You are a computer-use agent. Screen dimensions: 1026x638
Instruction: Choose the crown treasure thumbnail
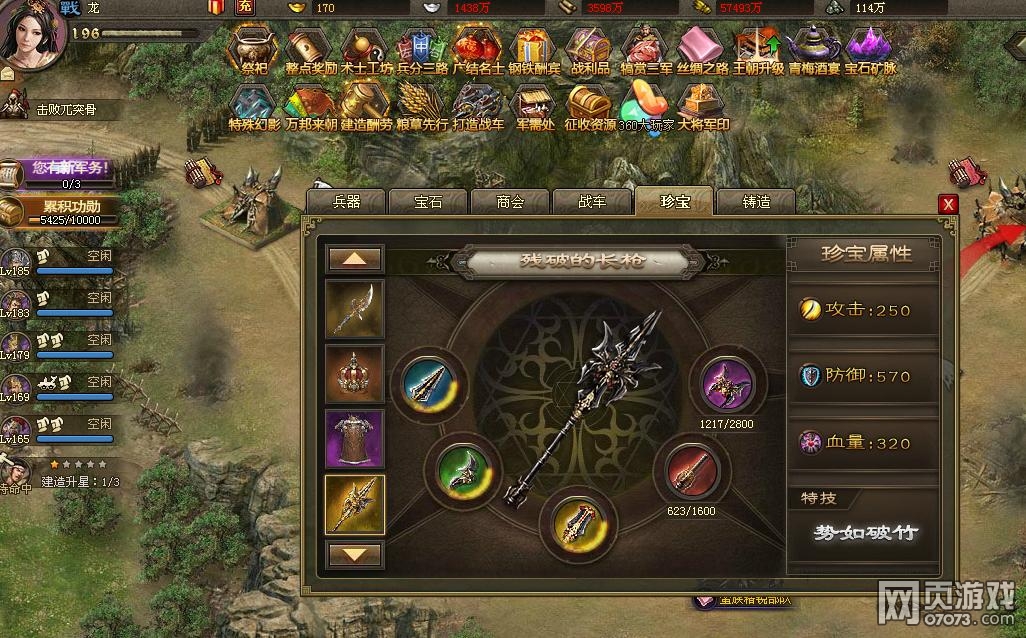355,375
